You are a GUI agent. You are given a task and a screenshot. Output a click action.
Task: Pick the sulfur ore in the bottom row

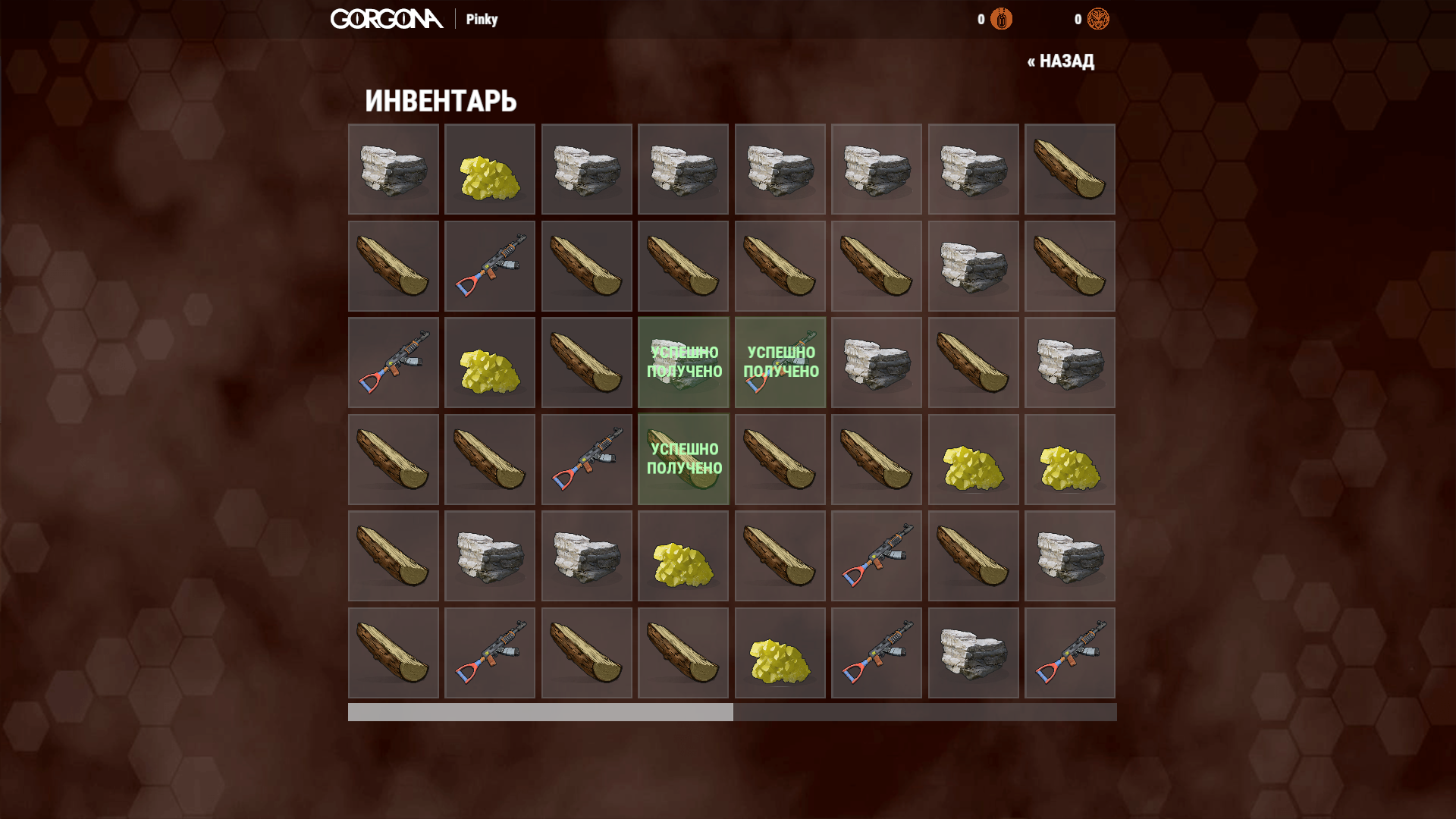780,653
